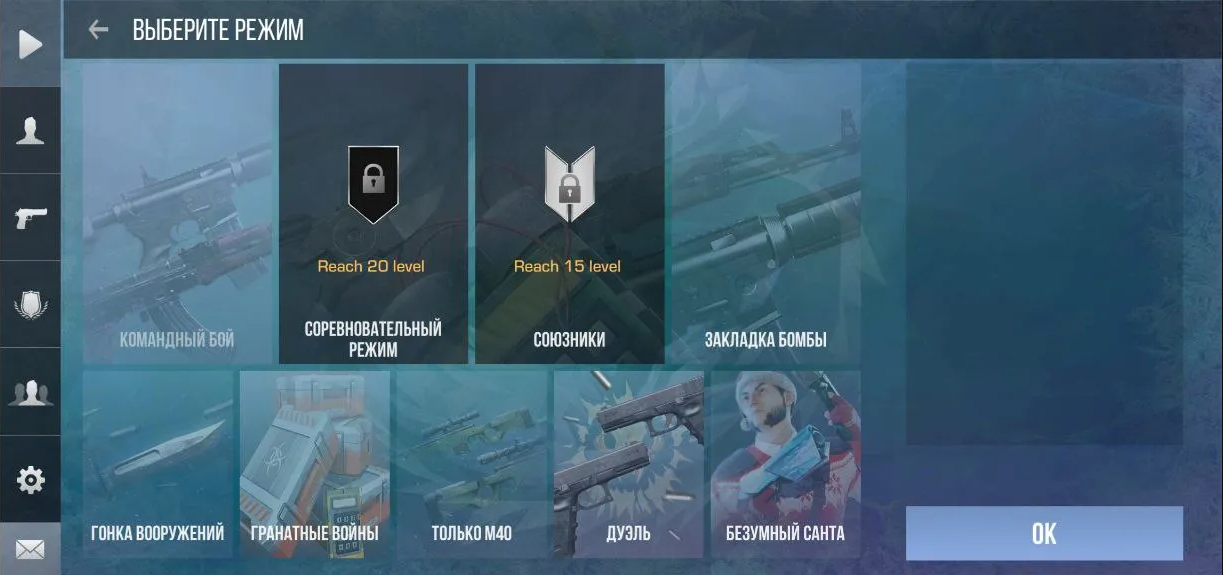Viewport: 1223px width, 575px height.
Task: Open settings via the gear icon
Action: pyautogui.click(x=30, y=480)
